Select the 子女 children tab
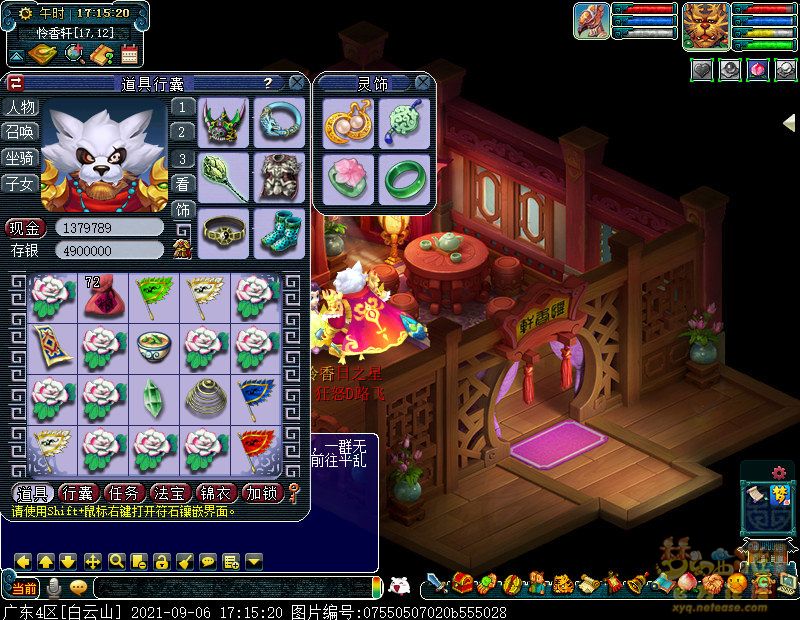Viewport: 800px width, 620px height. pyautogui.click(x=19, y=183)
